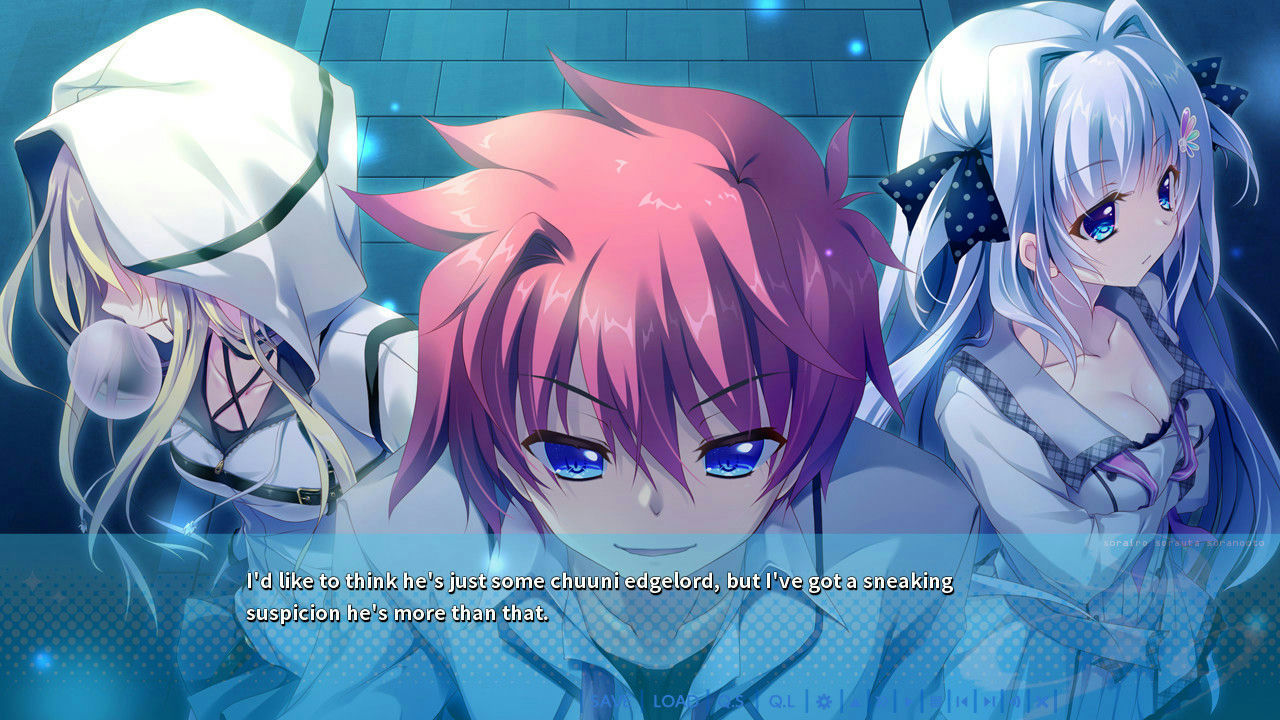Open the message backlog icon
Image resolution: width=1280 pixels, height=720 pixels.
(x=936, y=703)
